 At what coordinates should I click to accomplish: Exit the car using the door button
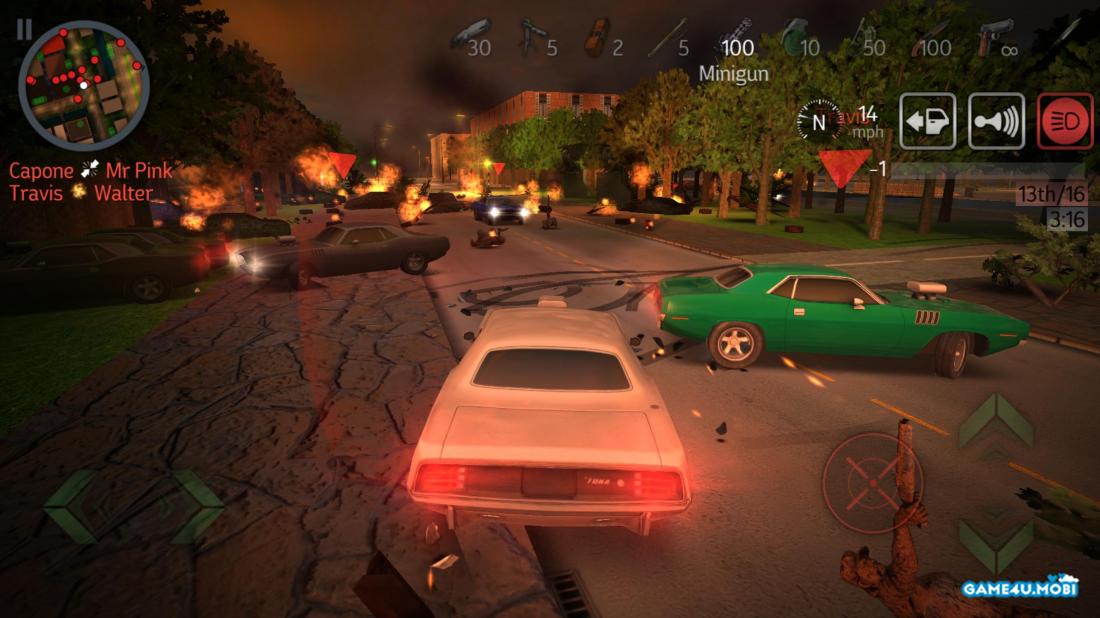coord(927,121)
